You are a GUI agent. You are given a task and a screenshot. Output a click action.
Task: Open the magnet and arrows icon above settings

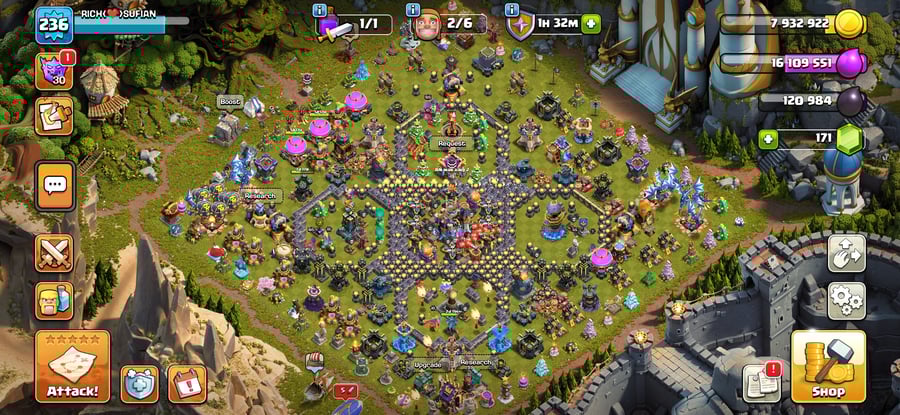pyautogui.click(x=846, y=254)
